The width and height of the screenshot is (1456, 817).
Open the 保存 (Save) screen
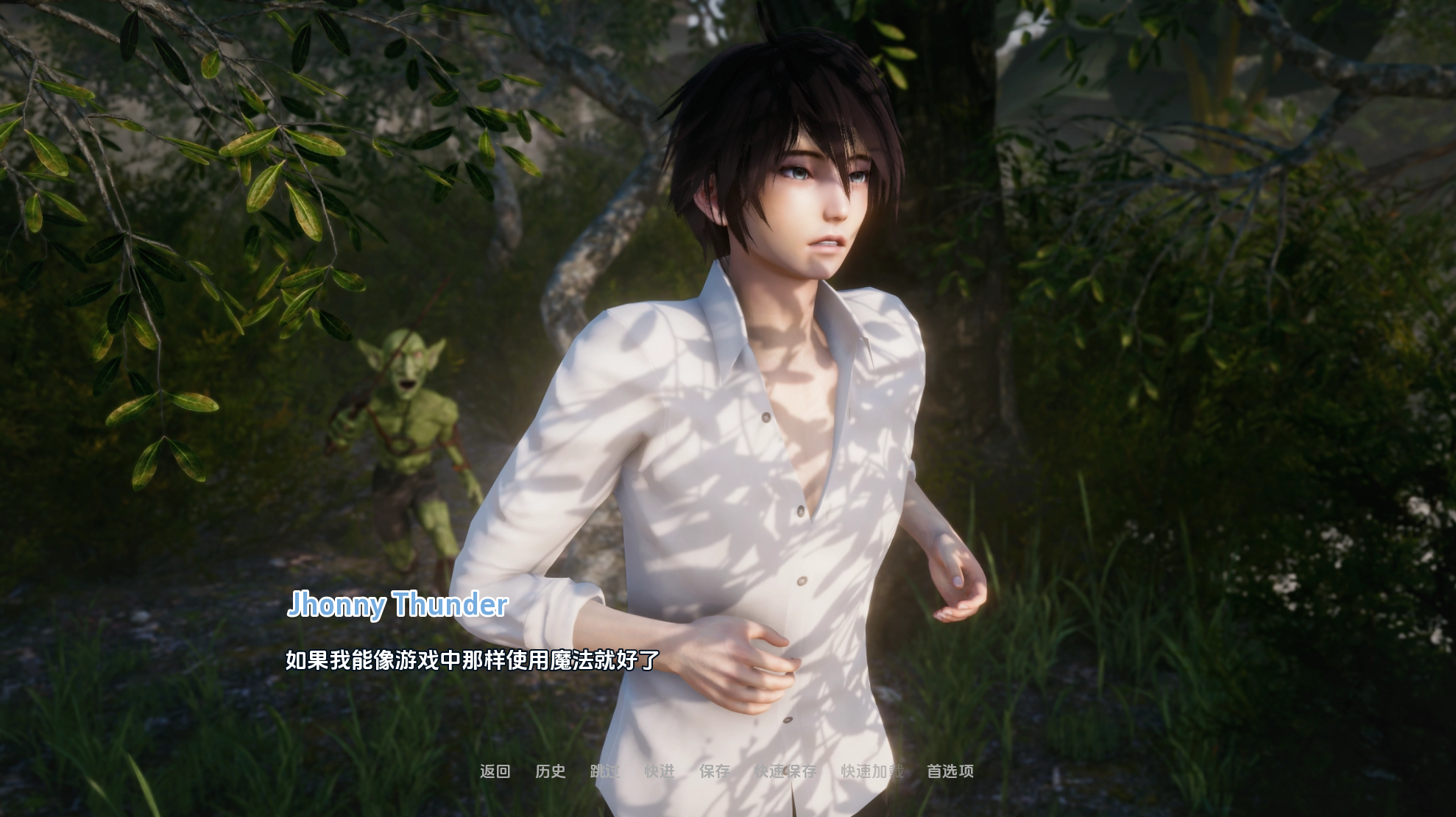[x=715, y=771]
